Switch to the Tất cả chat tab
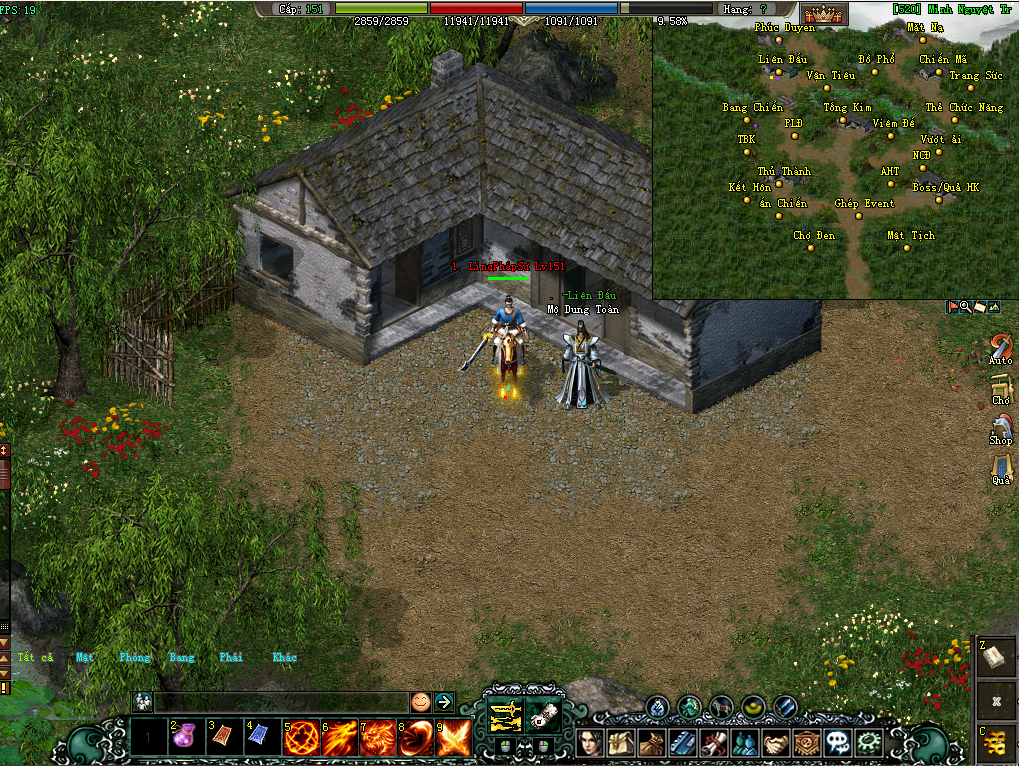 pyautogui.click(x=35, y=657)
